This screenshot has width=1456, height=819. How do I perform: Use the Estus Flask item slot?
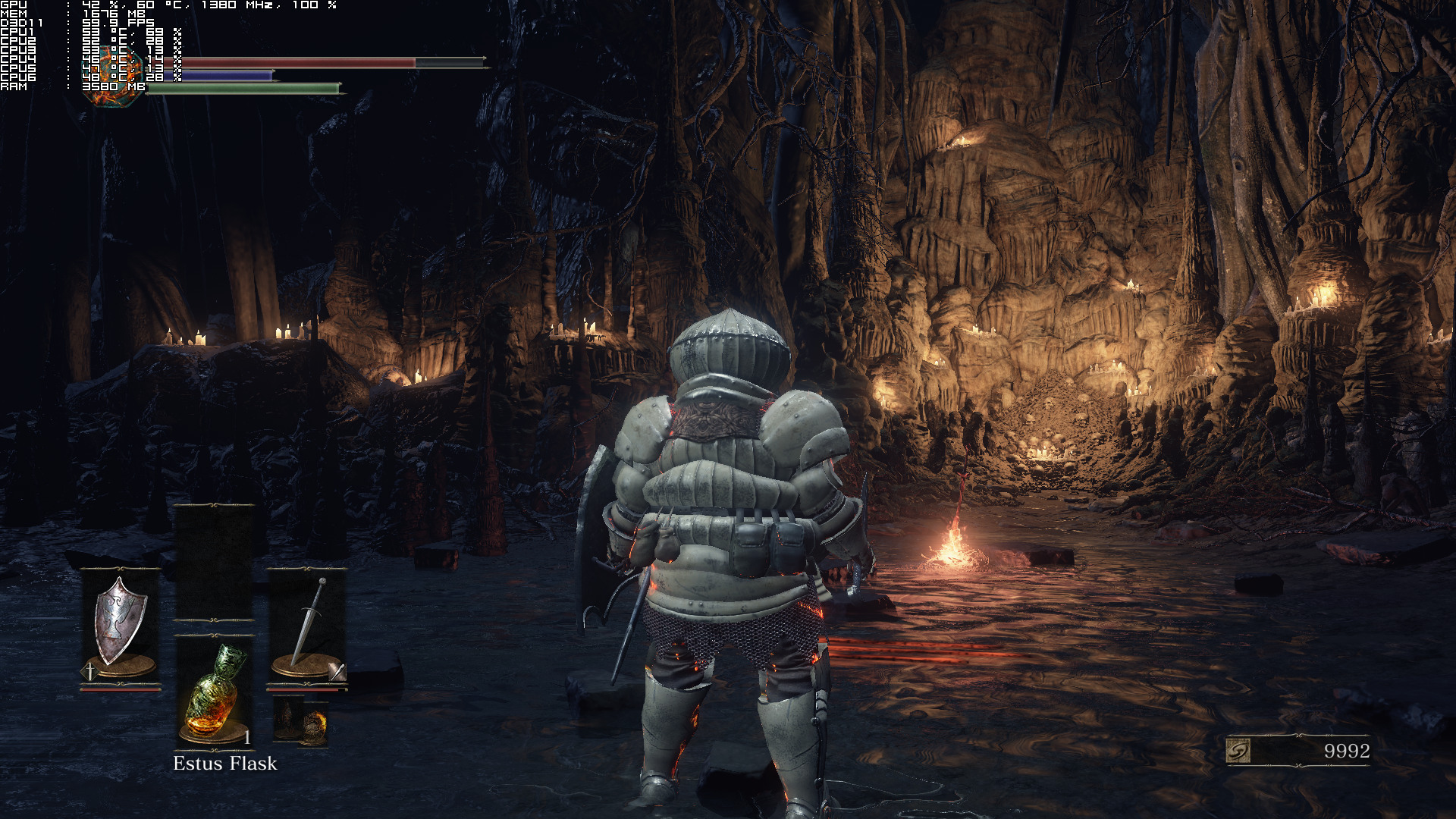(x=215, y=690)
